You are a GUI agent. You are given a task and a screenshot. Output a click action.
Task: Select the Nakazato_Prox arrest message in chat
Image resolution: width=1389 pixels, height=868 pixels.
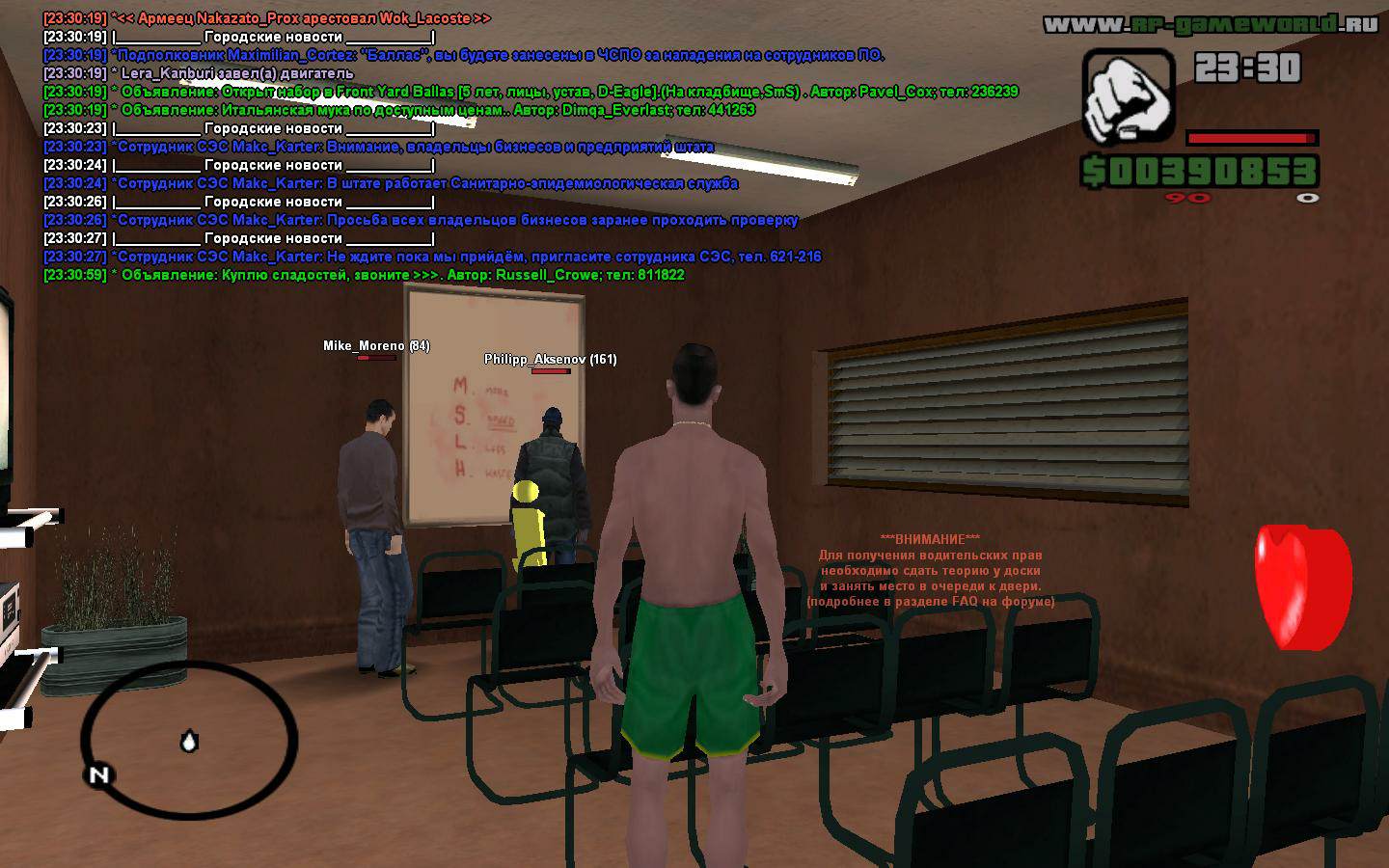[267, 18]
